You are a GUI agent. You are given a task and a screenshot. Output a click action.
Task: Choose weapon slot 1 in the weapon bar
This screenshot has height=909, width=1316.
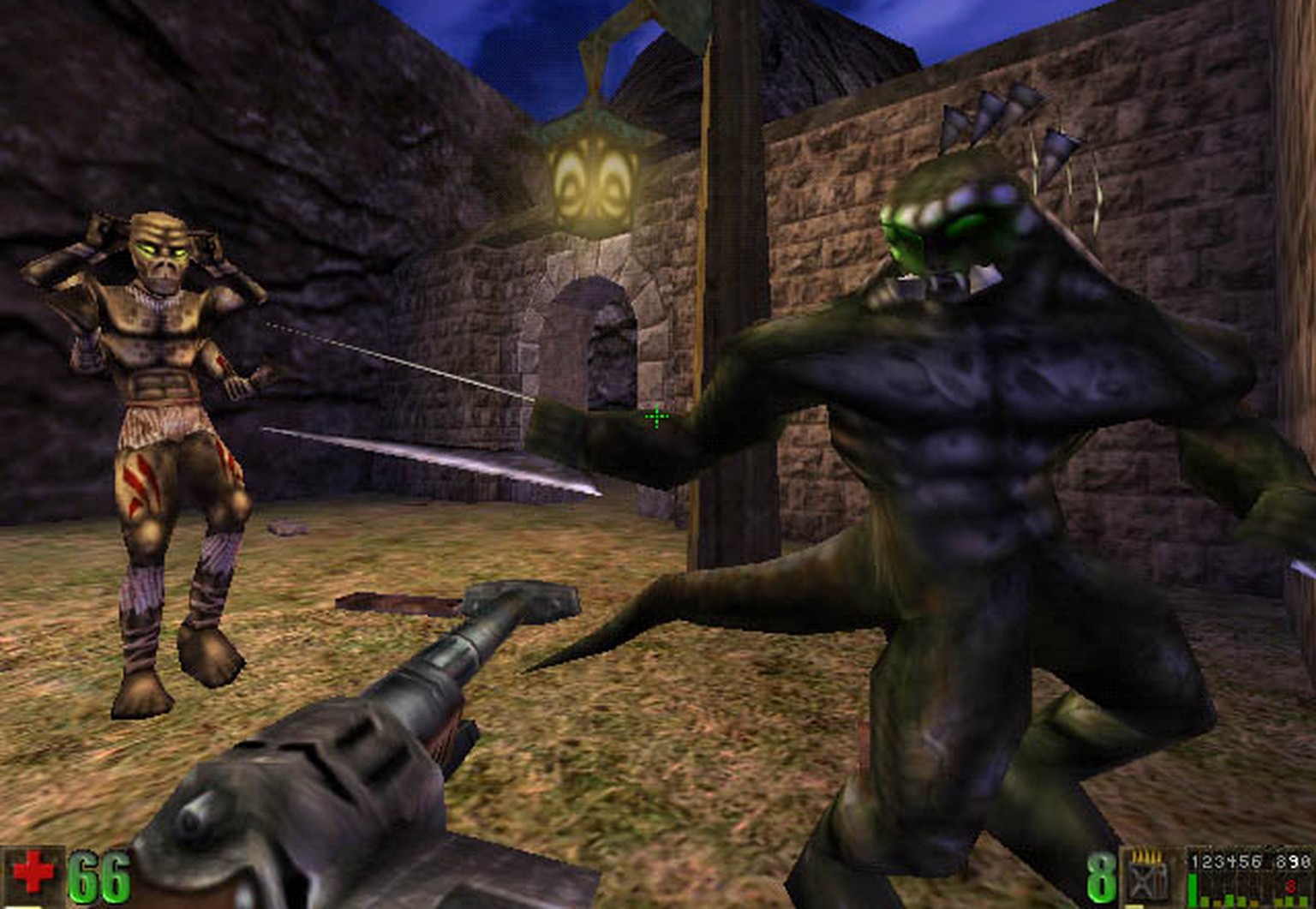(1197, 862)
